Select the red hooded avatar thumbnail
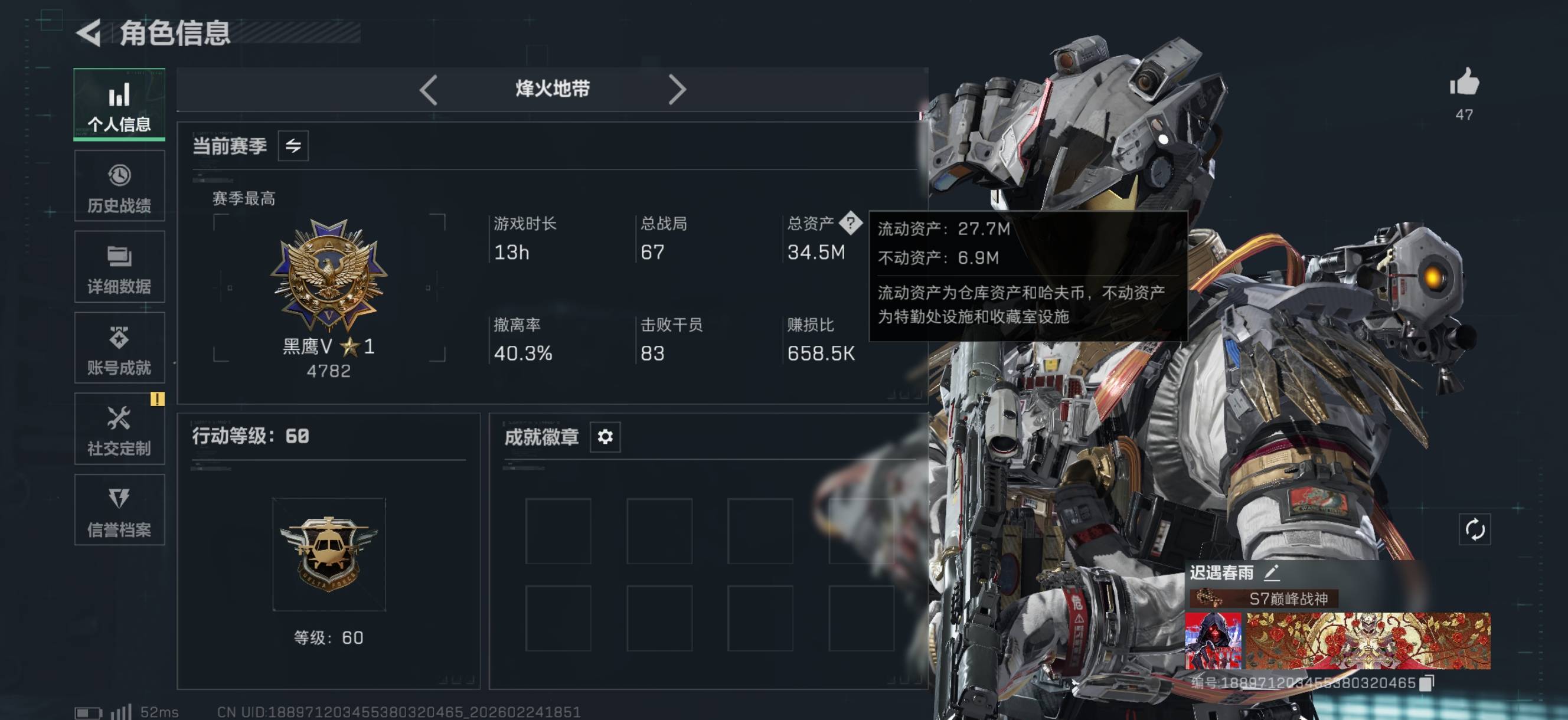Image resolution: width=1568 pixels, height=720 pixels. click(x=1213, y=641)
